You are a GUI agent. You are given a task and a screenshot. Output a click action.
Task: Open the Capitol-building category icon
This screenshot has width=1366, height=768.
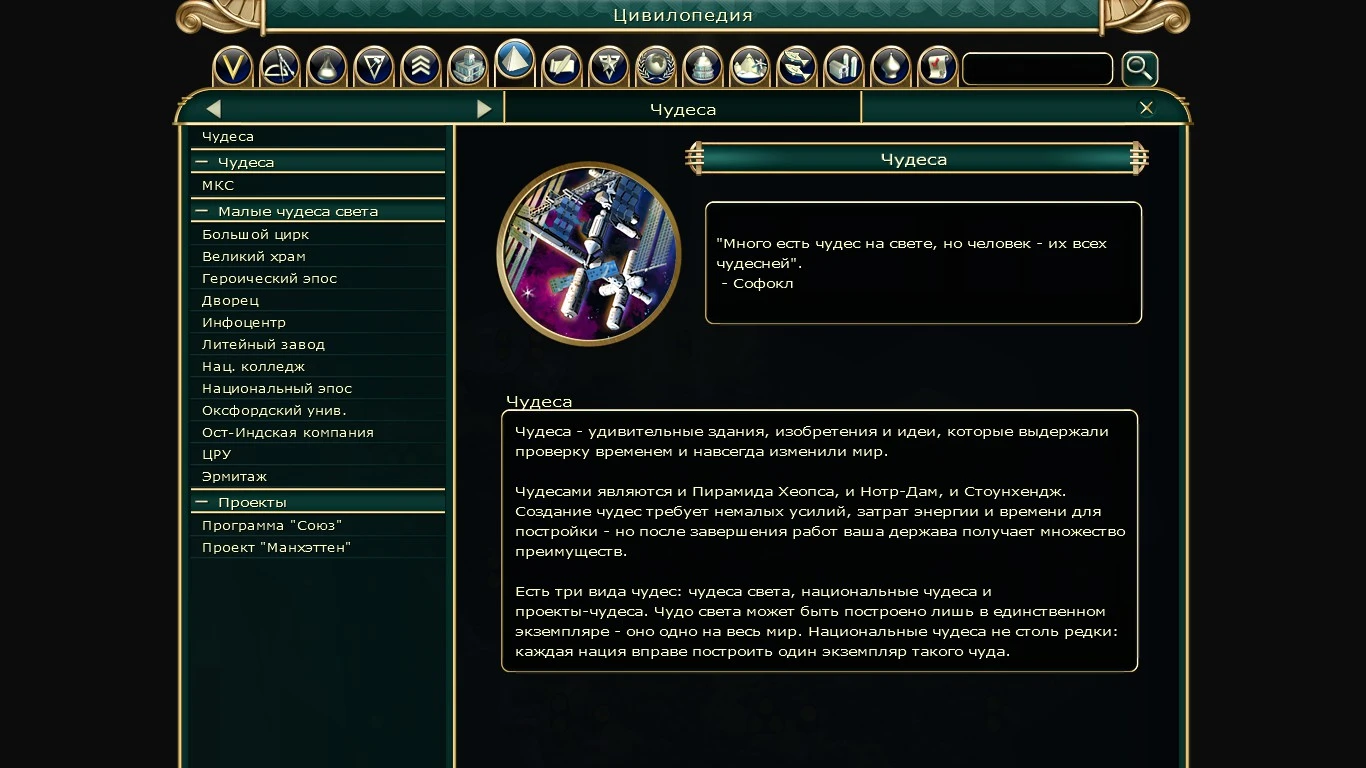click(702, 66)
